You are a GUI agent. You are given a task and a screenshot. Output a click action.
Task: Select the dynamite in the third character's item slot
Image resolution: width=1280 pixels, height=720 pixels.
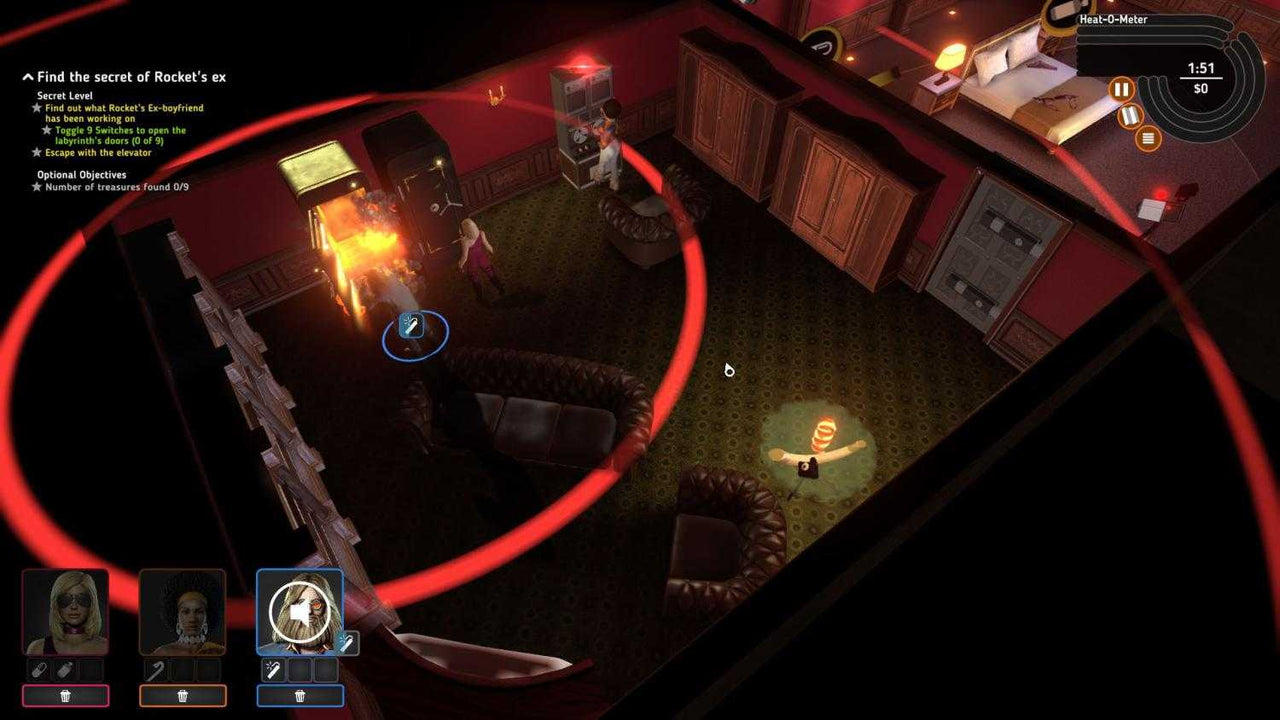272,669
